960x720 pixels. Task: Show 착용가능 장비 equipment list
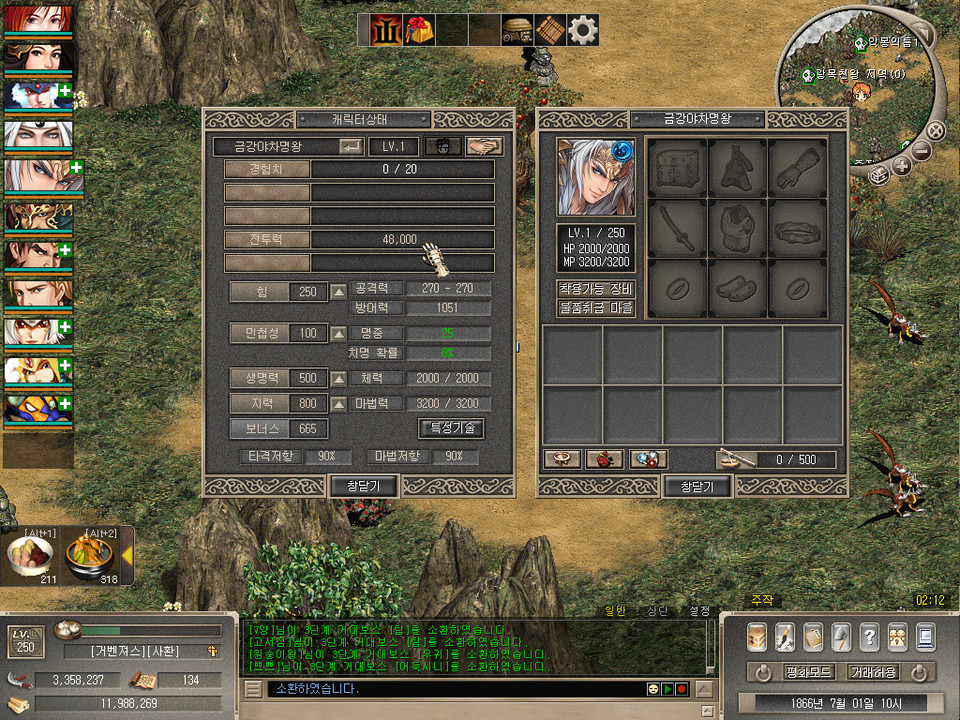[x=595, y=289]
